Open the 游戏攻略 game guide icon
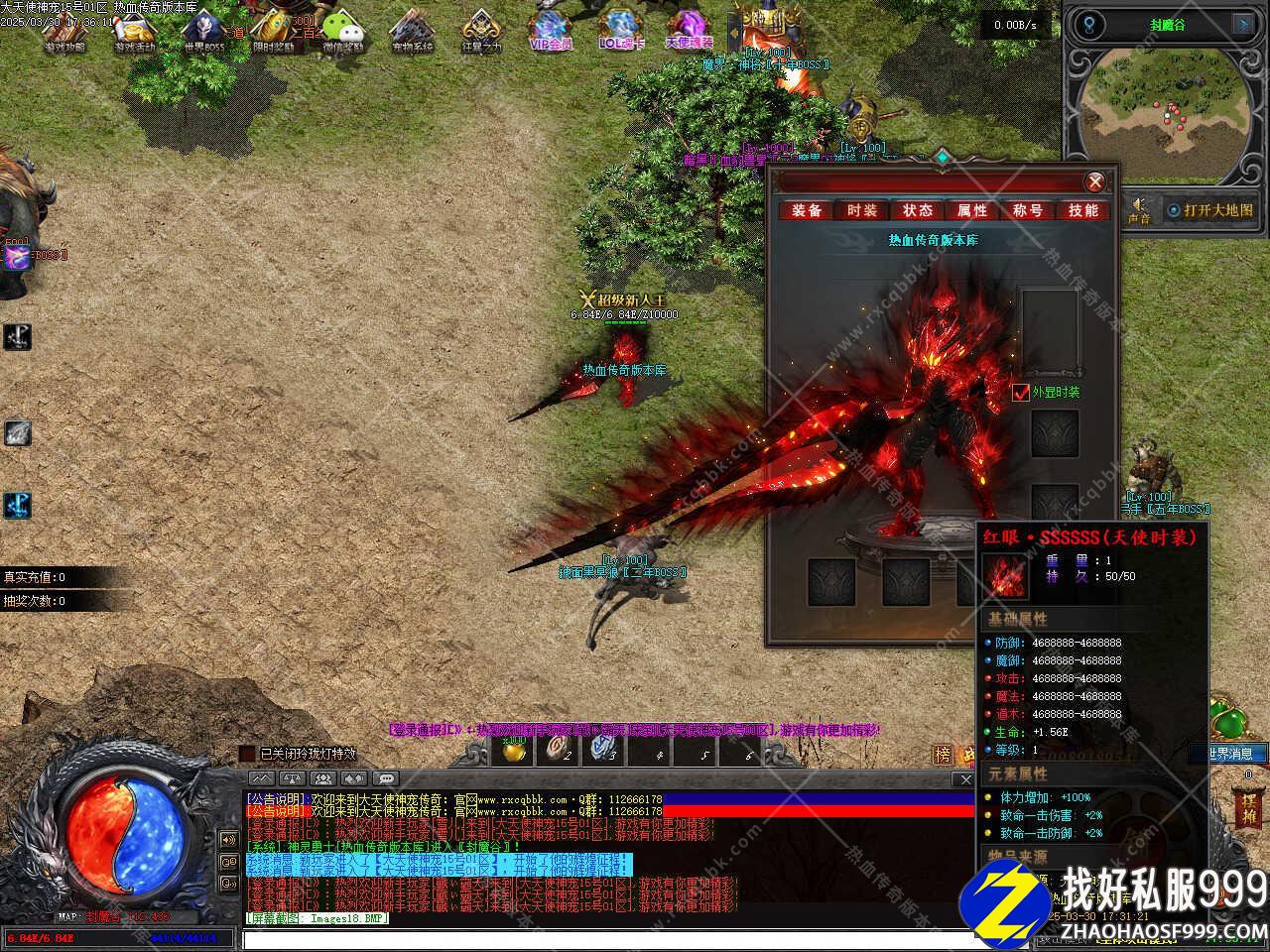Screen dimensions: 1270x952 pyautogui.click(x=65, y=30)
